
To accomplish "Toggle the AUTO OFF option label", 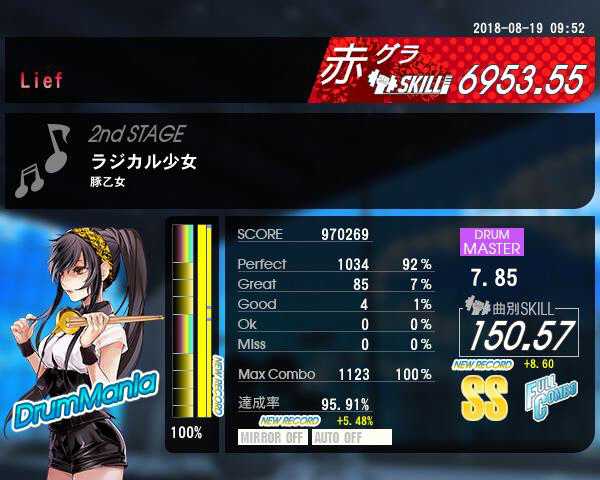I will pos(351,437).
